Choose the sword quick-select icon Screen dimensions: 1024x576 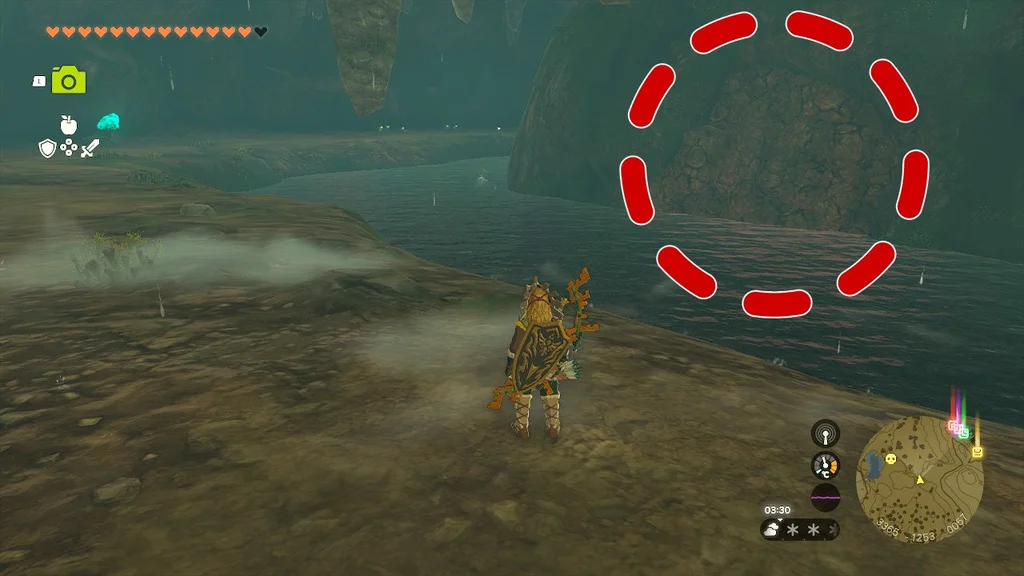point(91,149)
